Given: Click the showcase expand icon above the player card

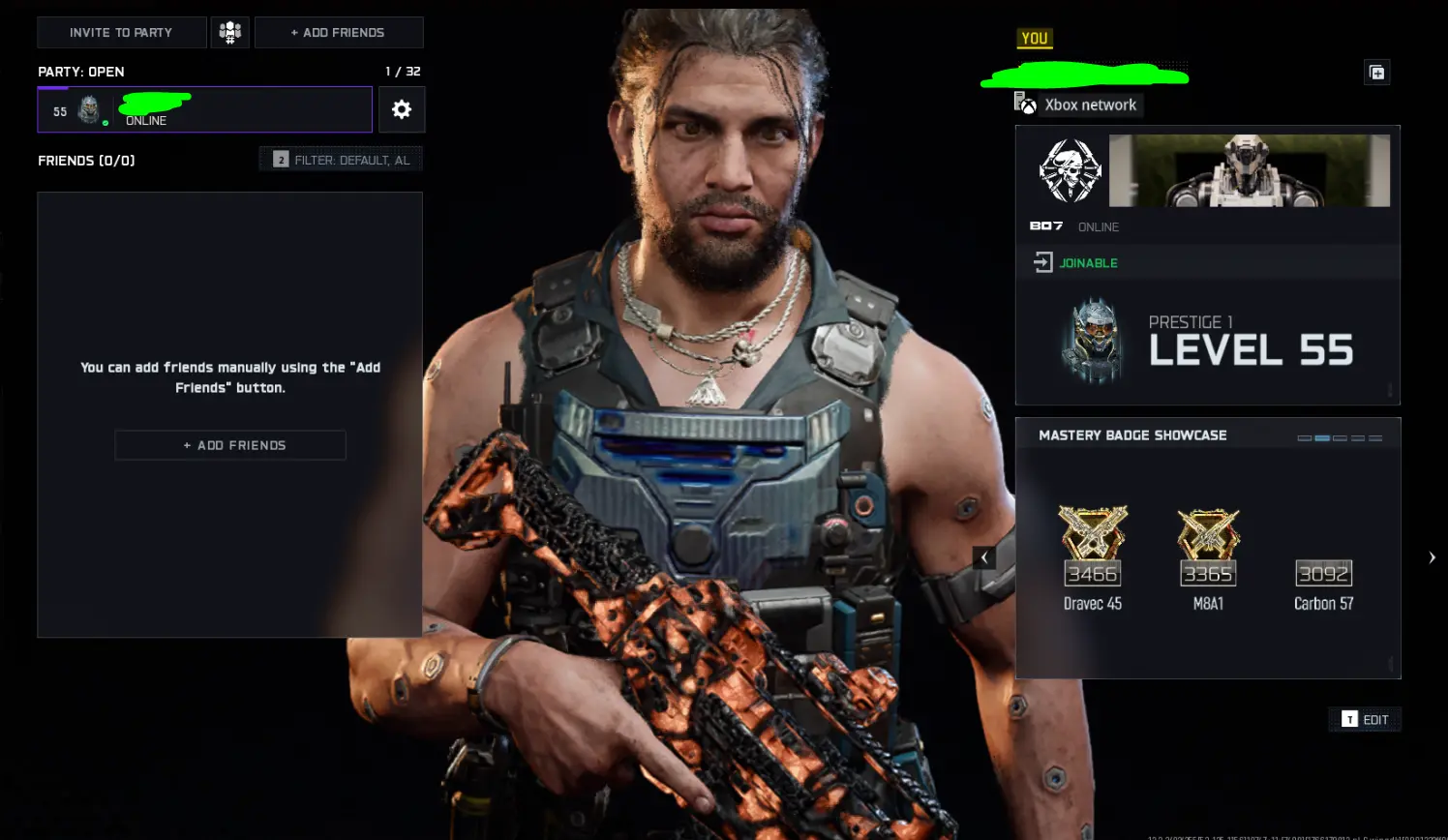Looking at the screenshot, I should click(1376, 72).
